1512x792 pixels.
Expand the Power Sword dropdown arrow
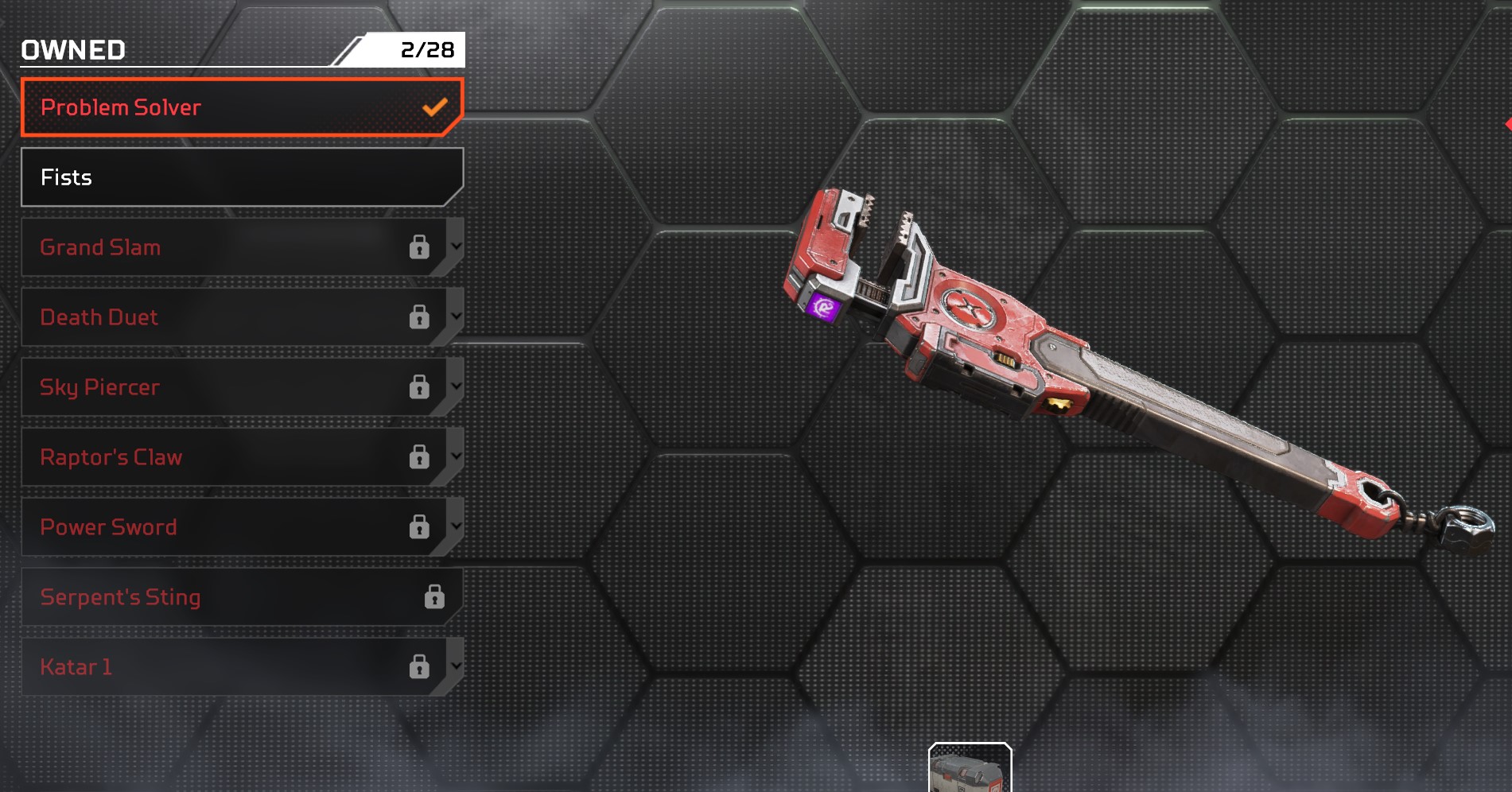tap(456, 526)
